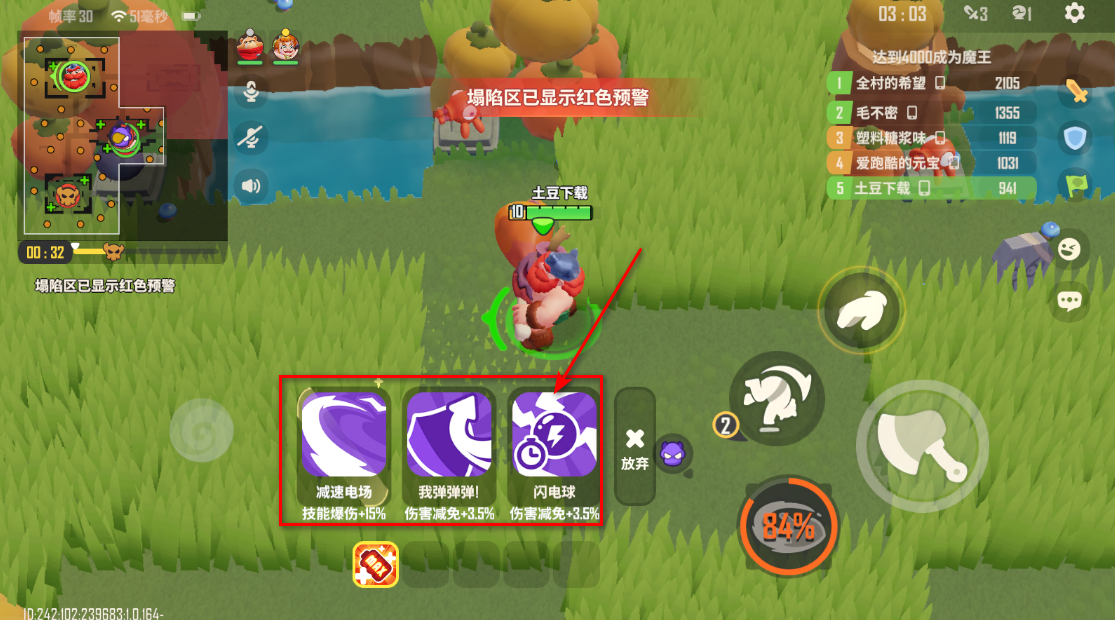This screenshot has width=1115, height=620.
Task: Click the 放弃 abandon button
Action: 634,445
